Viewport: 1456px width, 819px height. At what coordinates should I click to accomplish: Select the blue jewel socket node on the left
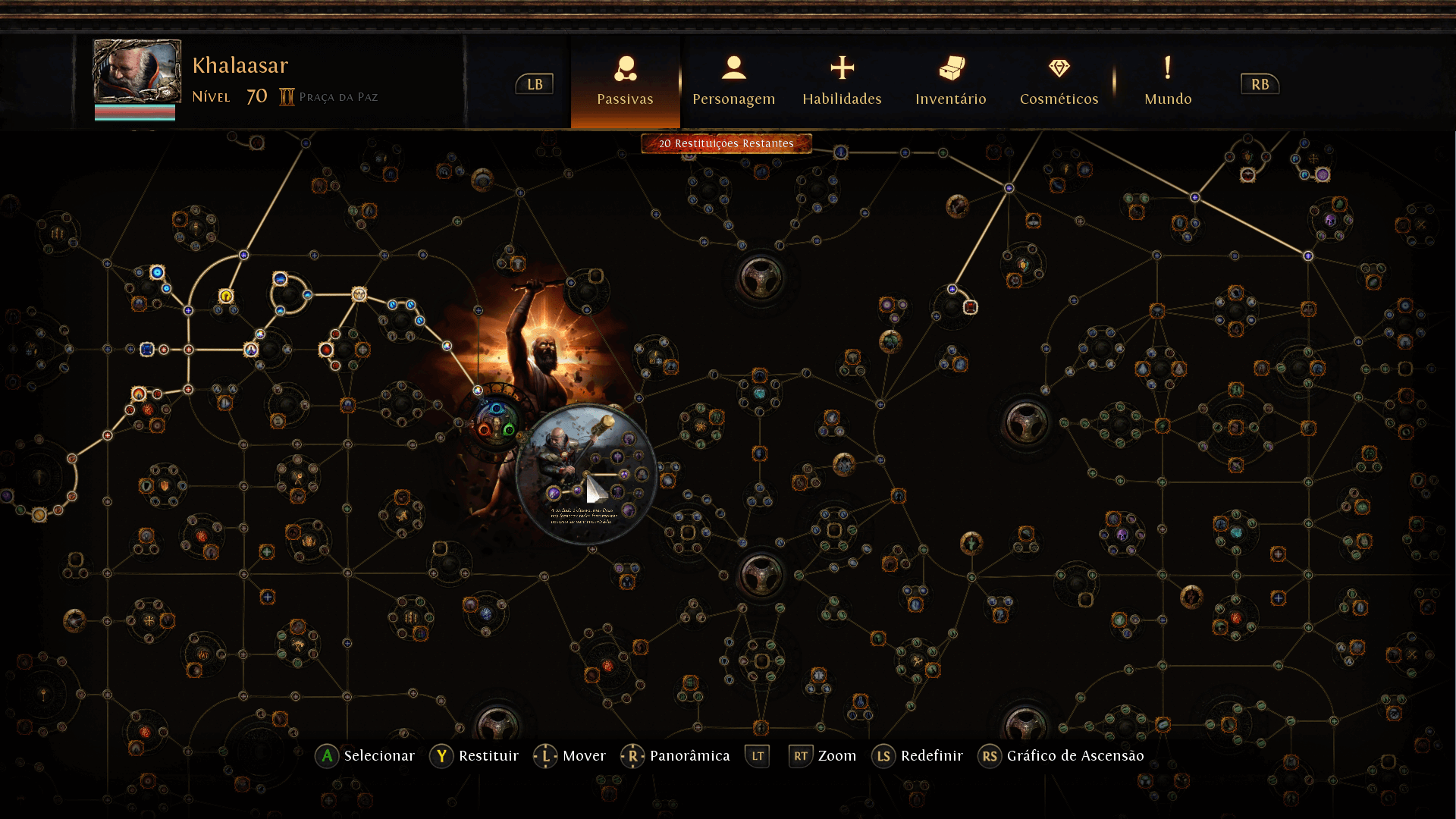coord(147,348)
